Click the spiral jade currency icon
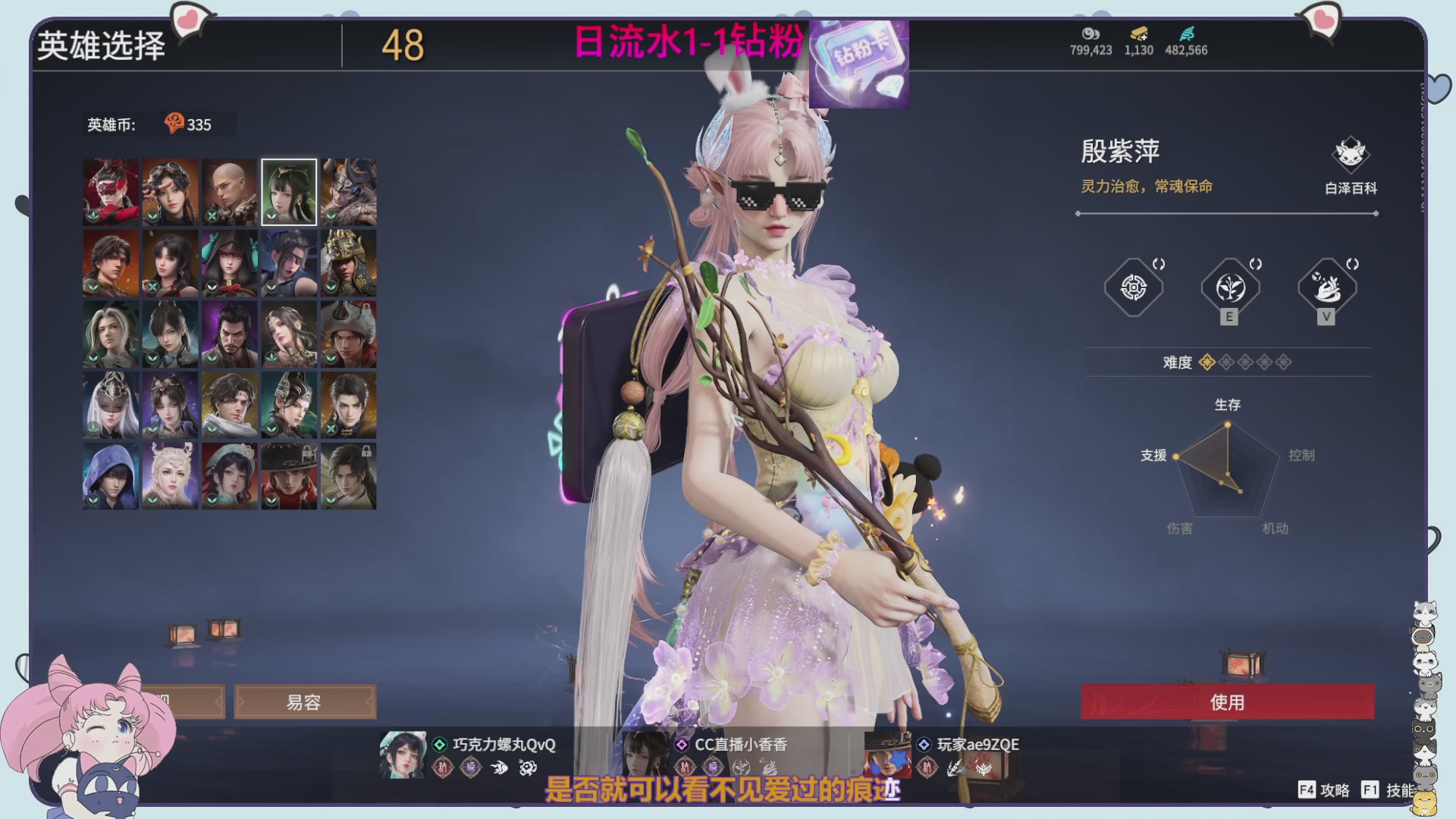 (1188, 35)
